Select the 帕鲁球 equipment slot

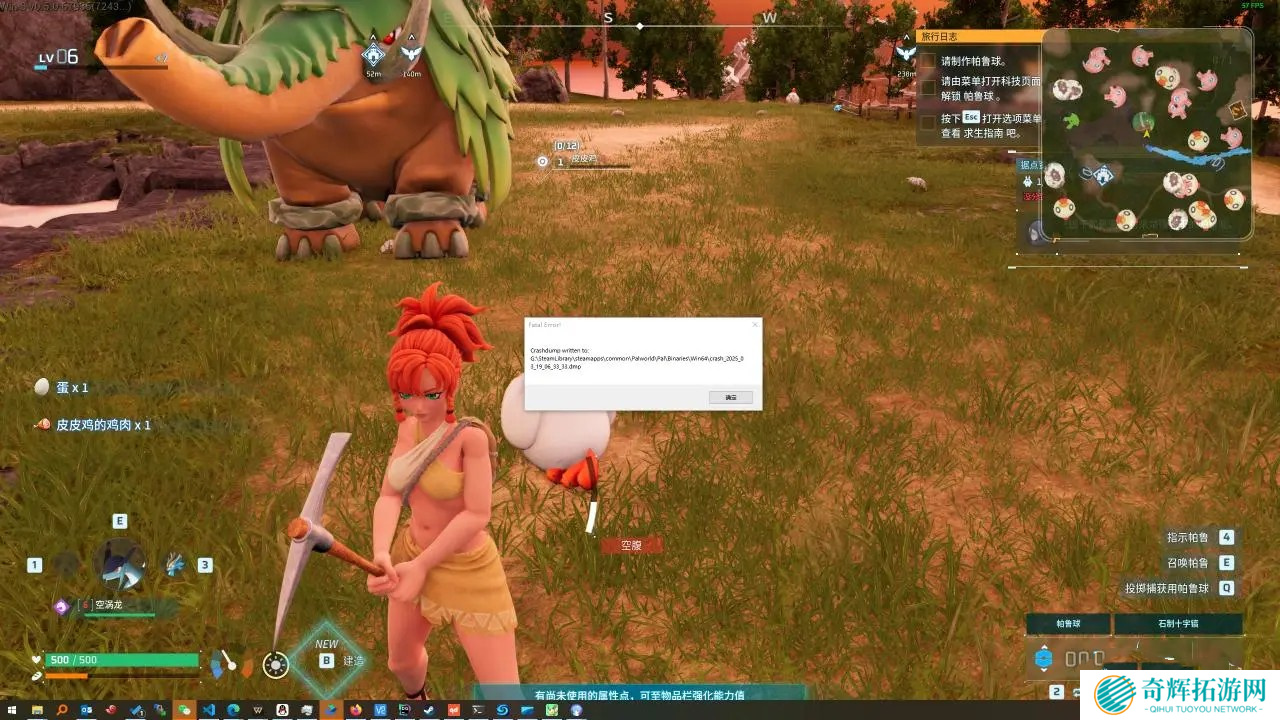click(1068, 624)
